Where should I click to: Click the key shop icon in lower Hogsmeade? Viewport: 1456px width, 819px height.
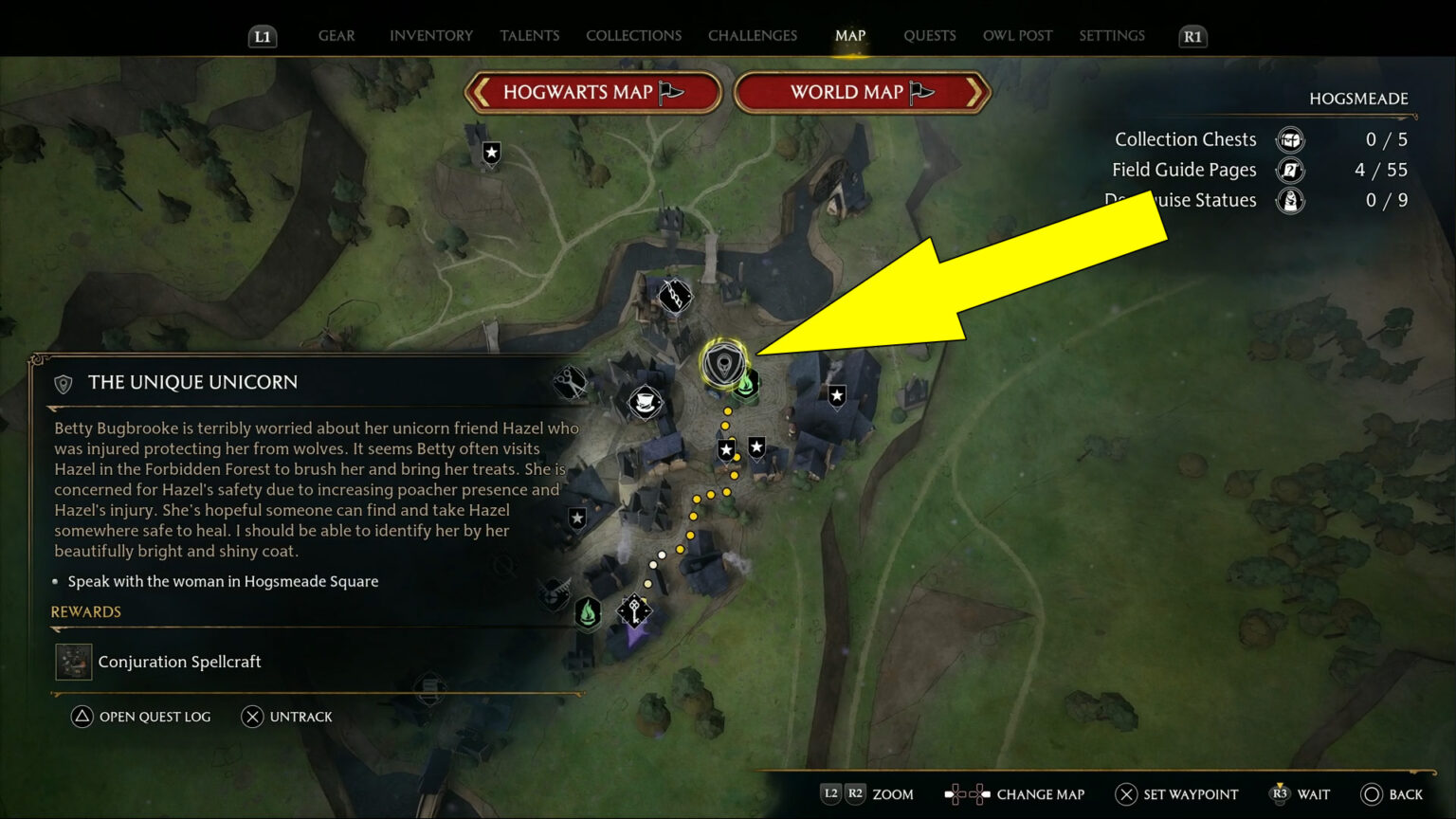[634, 609]
